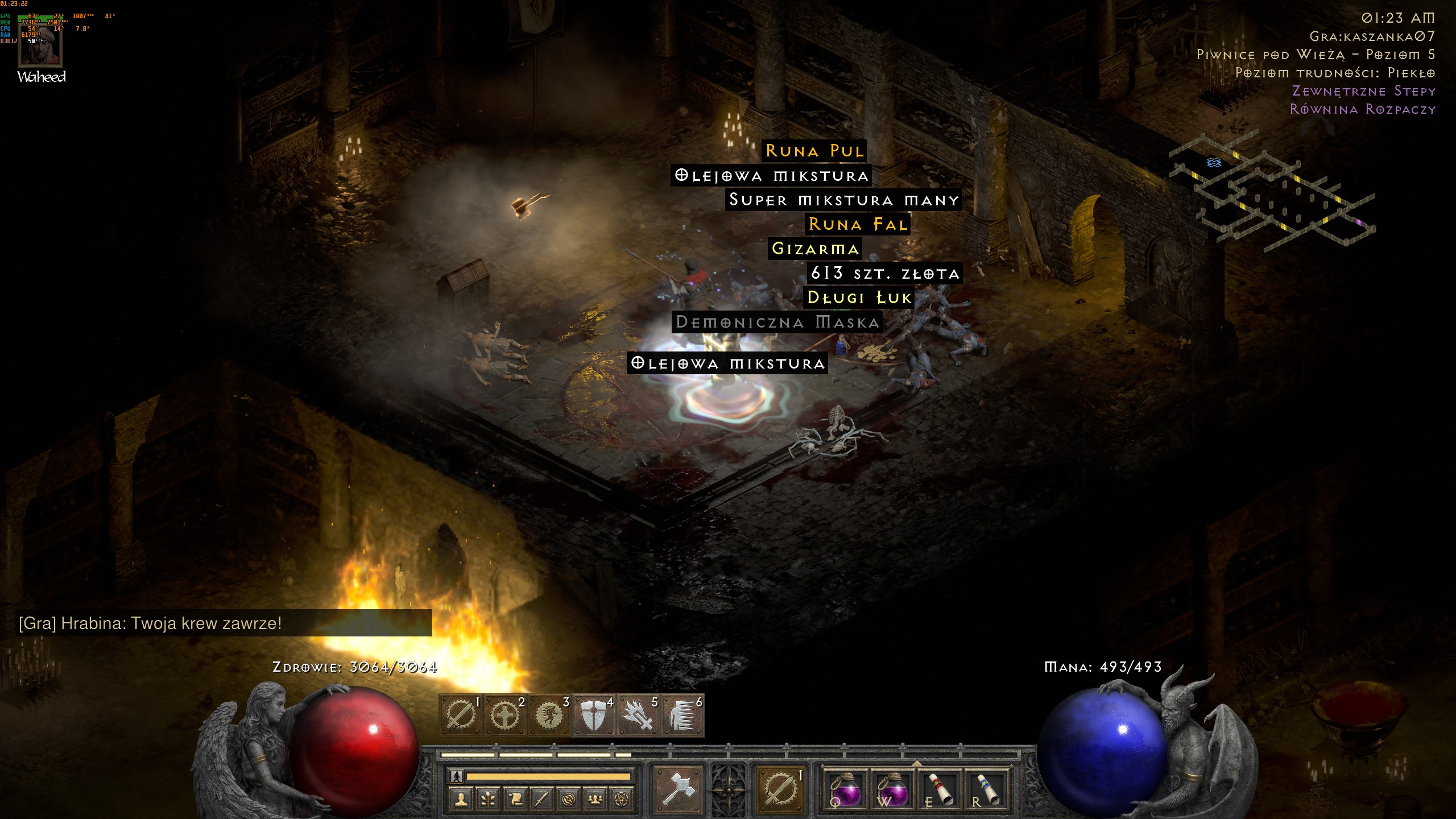Choose the cross aura in hotbar slot 2
Image resolution: width=1456 pixels, height=819 pixels.
pyautogui.click(x=505, y=715)
